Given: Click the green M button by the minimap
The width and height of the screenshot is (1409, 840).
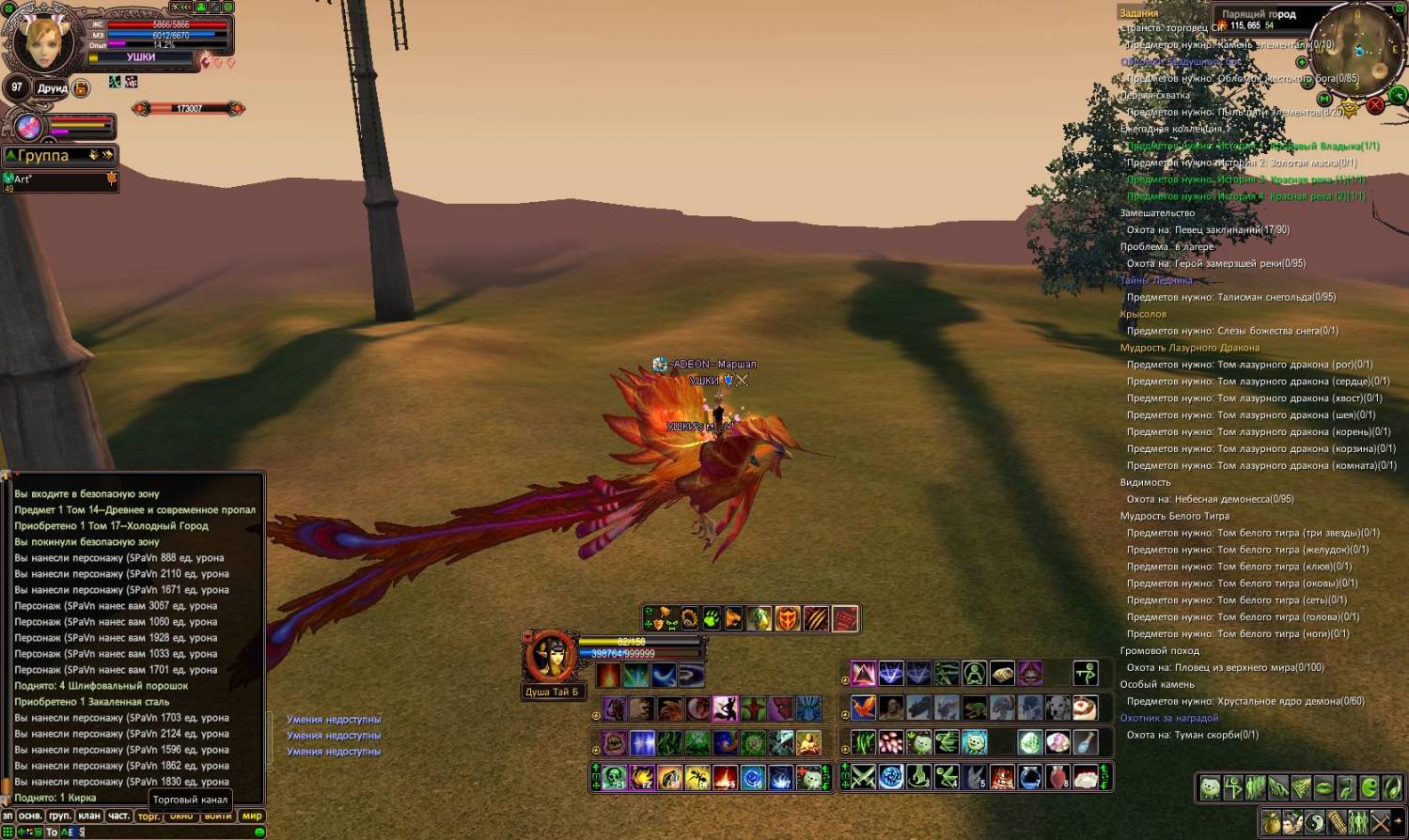Looking at the screenshot, I should tap(1324, 99).
